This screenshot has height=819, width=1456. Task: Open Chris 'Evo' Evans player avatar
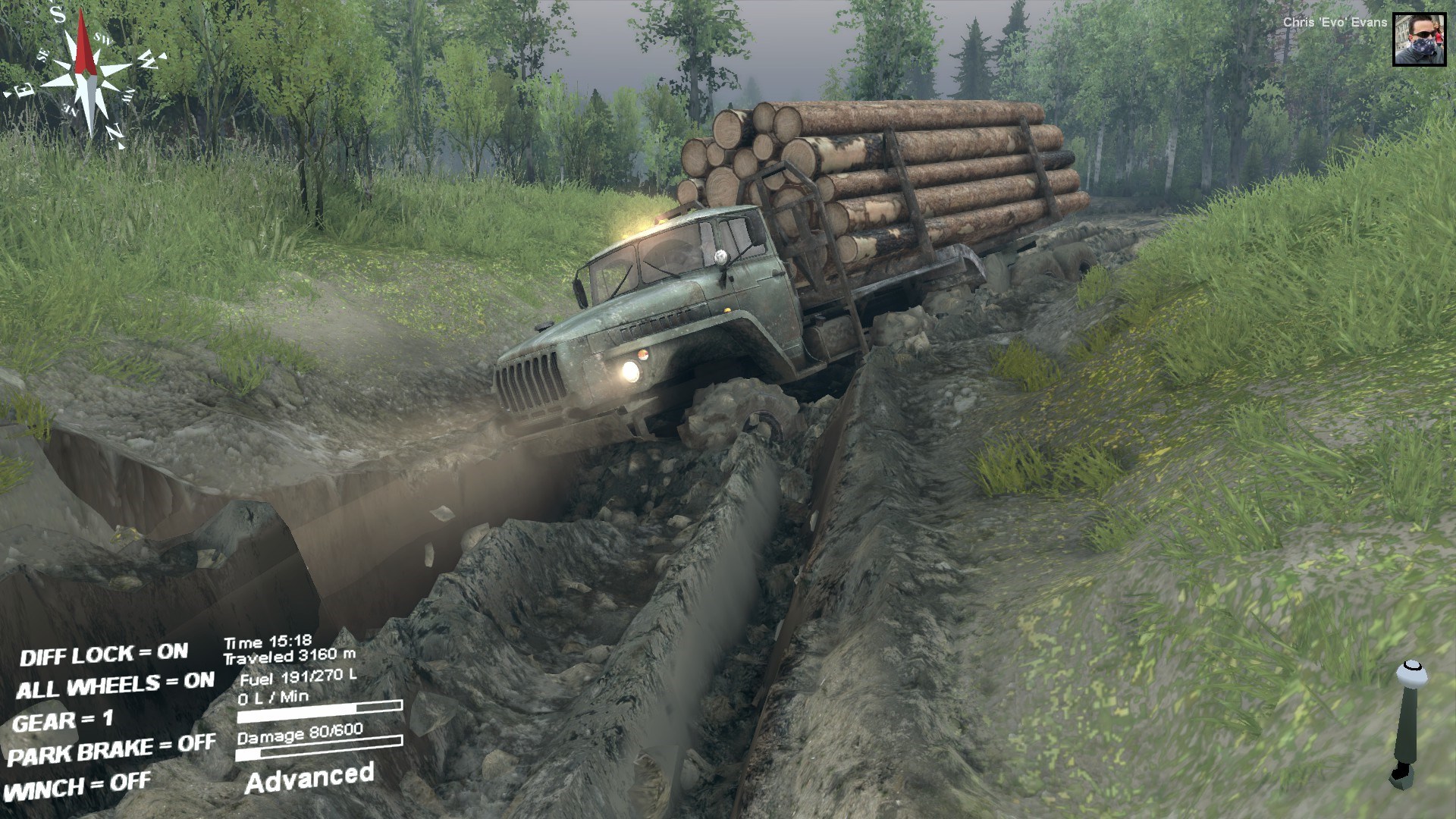(x=1420, y=39)
